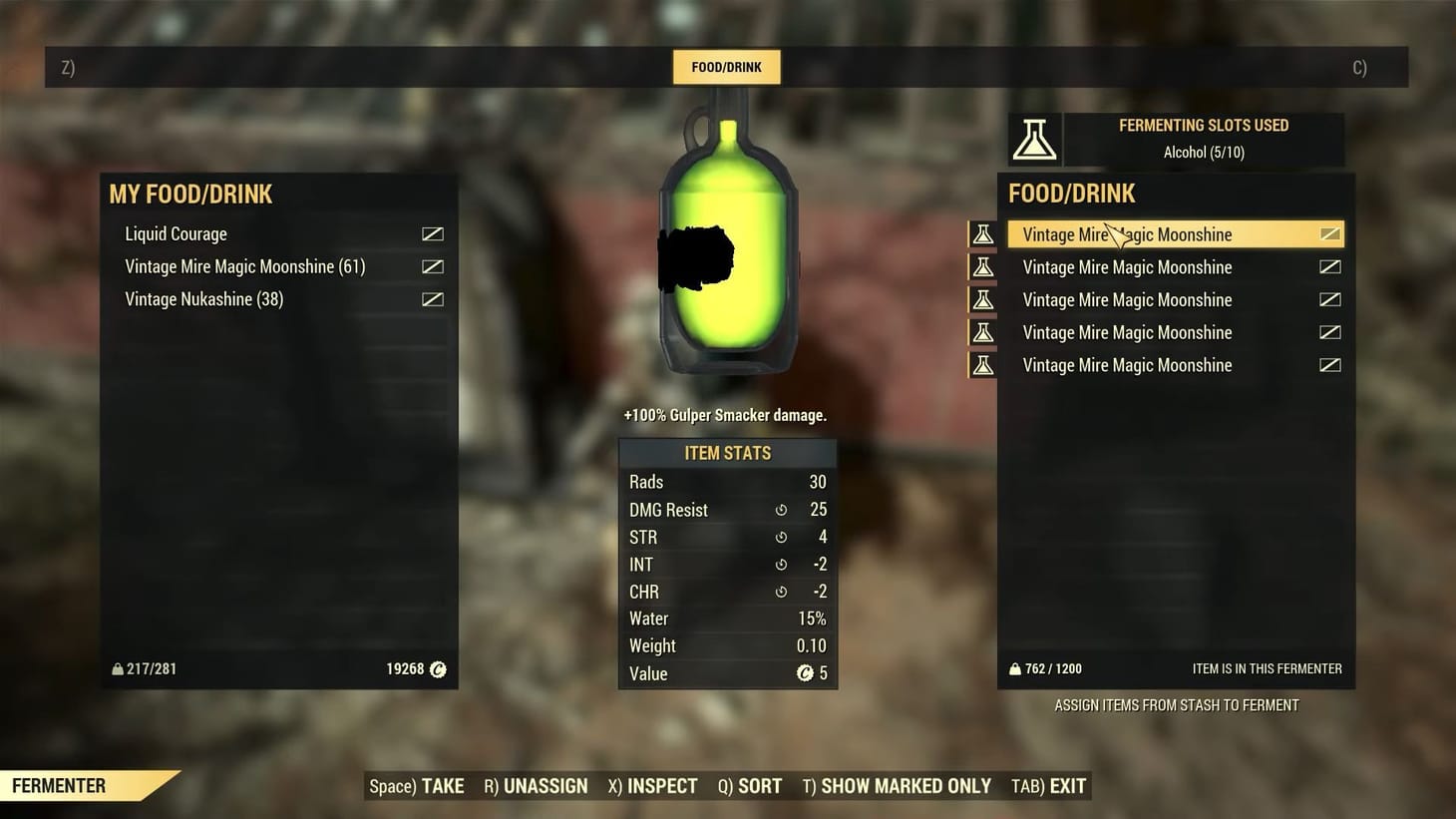Screen dimensions: 1456x819
Task: Select the FOOD/DRINK header on the fermenter panel
Action: [x=1071, y=193]
